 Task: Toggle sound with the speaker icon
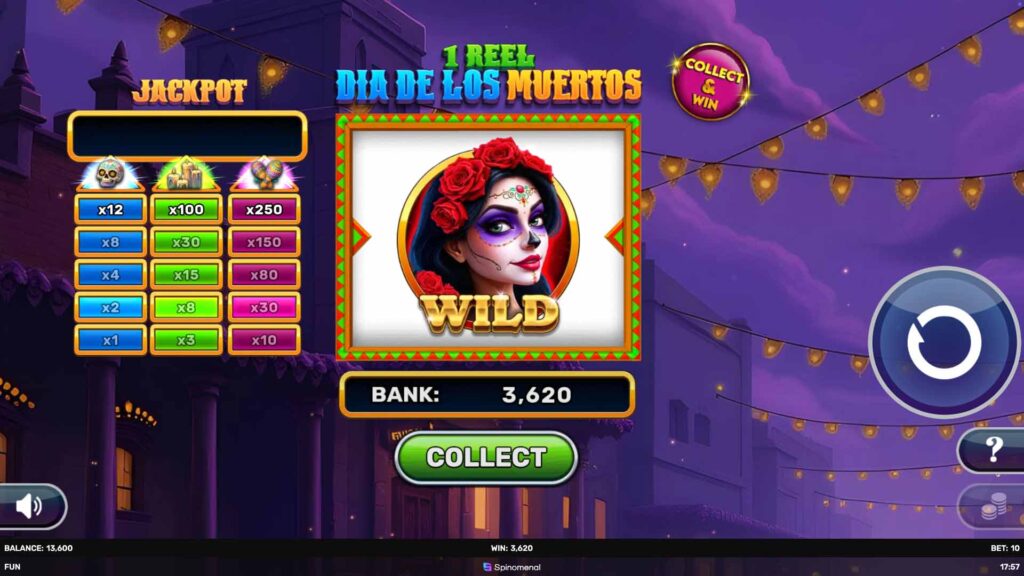click(x=30, y=506)
